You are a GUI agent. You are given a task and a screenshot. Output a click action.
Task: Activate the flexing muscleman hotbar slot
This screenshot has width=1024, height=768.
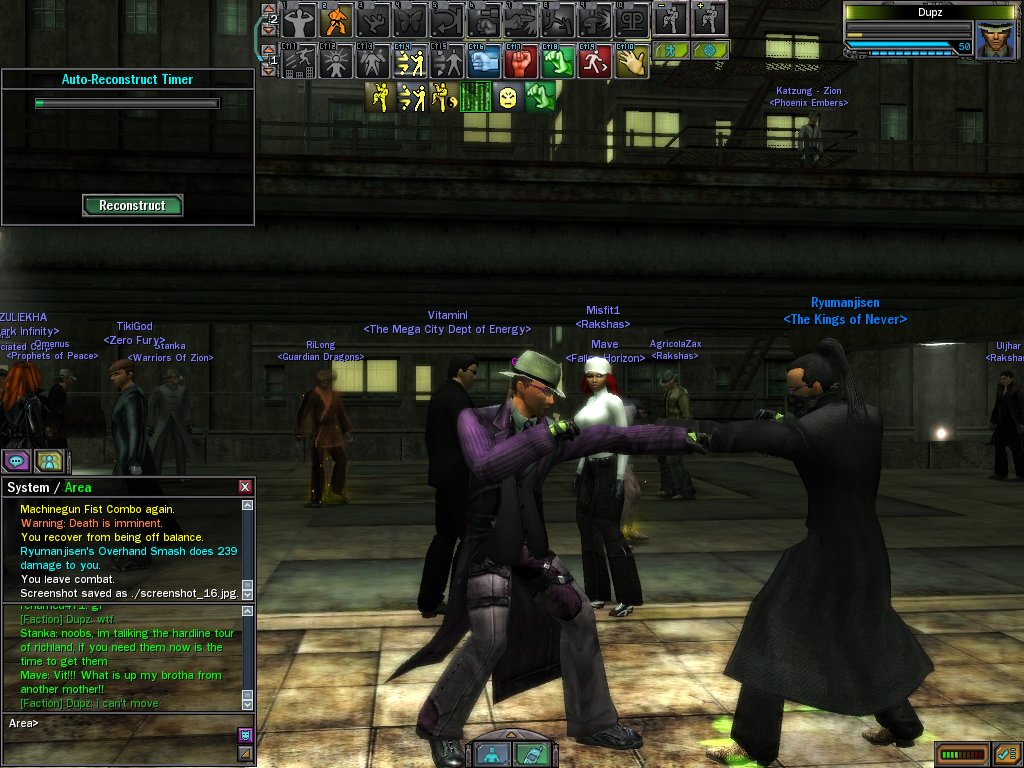[x=300, y=19]
